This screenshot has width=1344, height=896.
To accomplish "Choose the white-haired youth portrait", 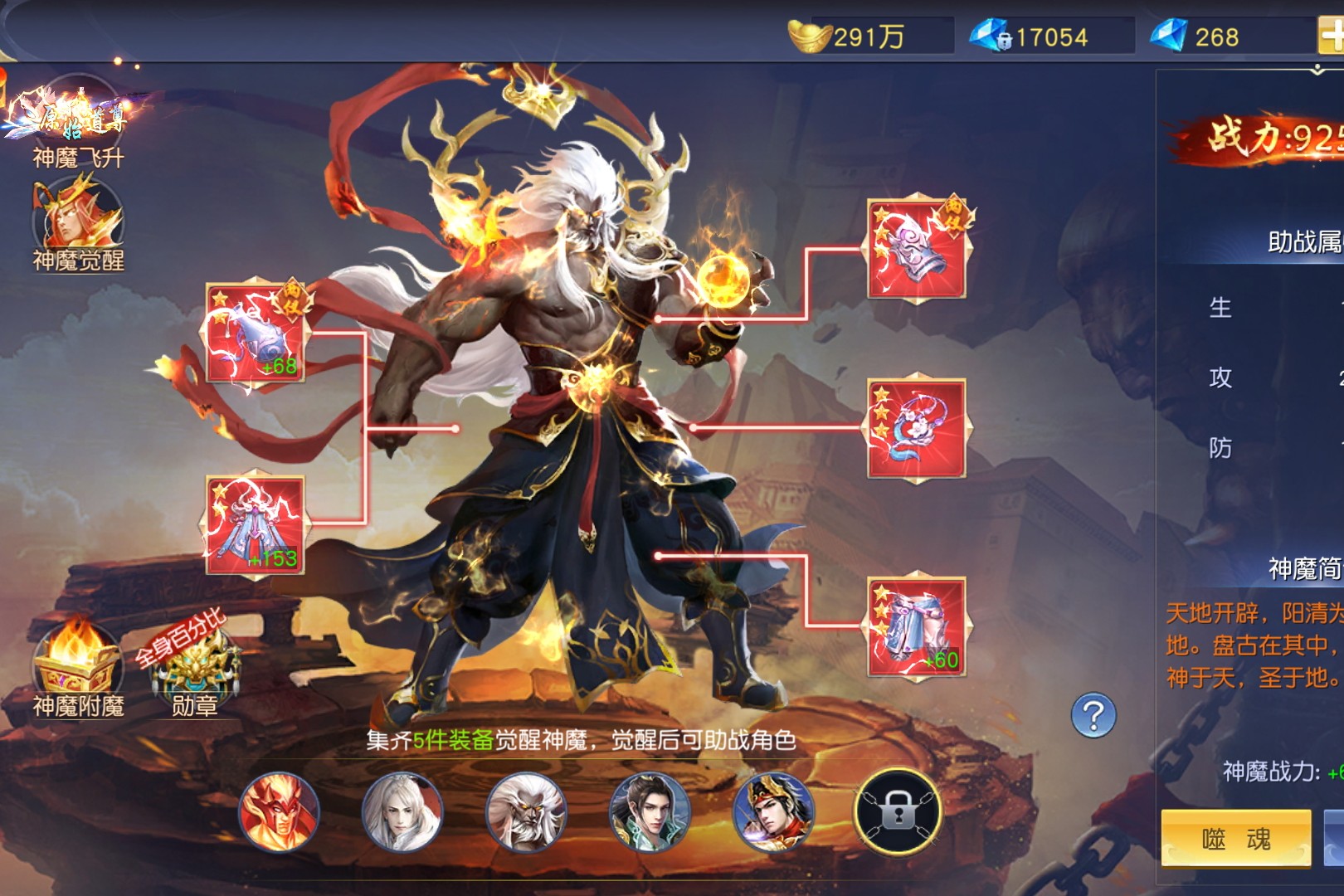I will tap(402, 811).
